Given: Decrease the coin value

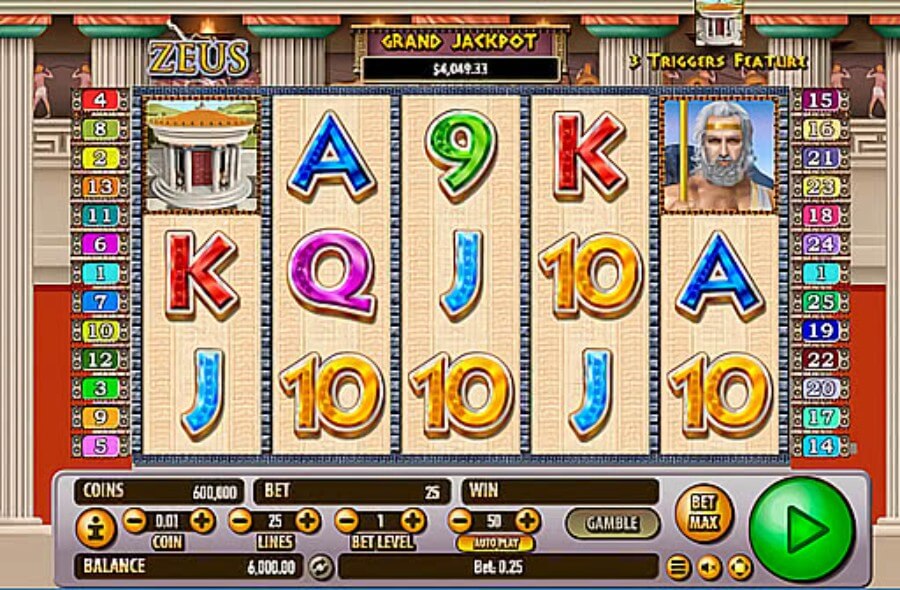Looking at the screenshot, I should tap(134, 521).
